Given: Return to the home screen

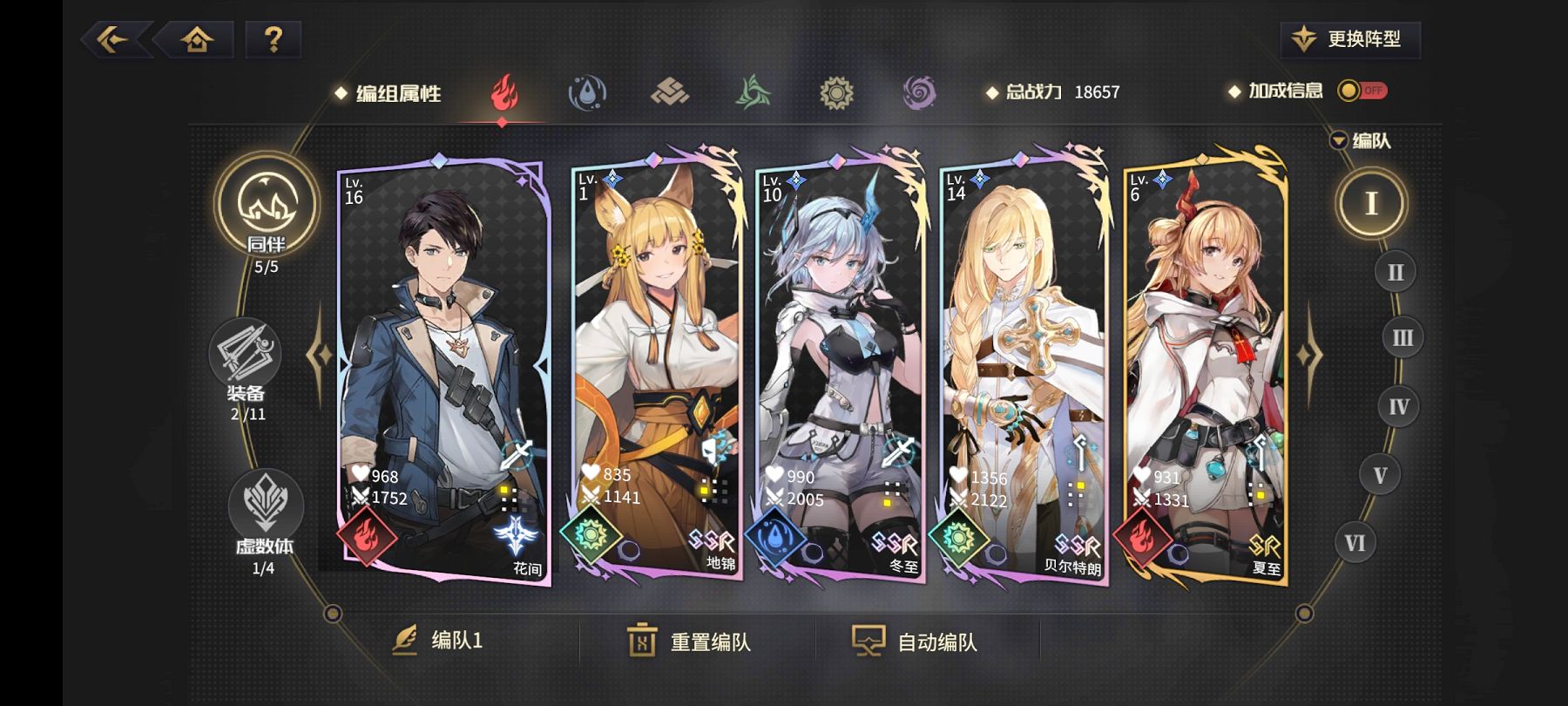Looking at the screenshot, I should point(197,39).
